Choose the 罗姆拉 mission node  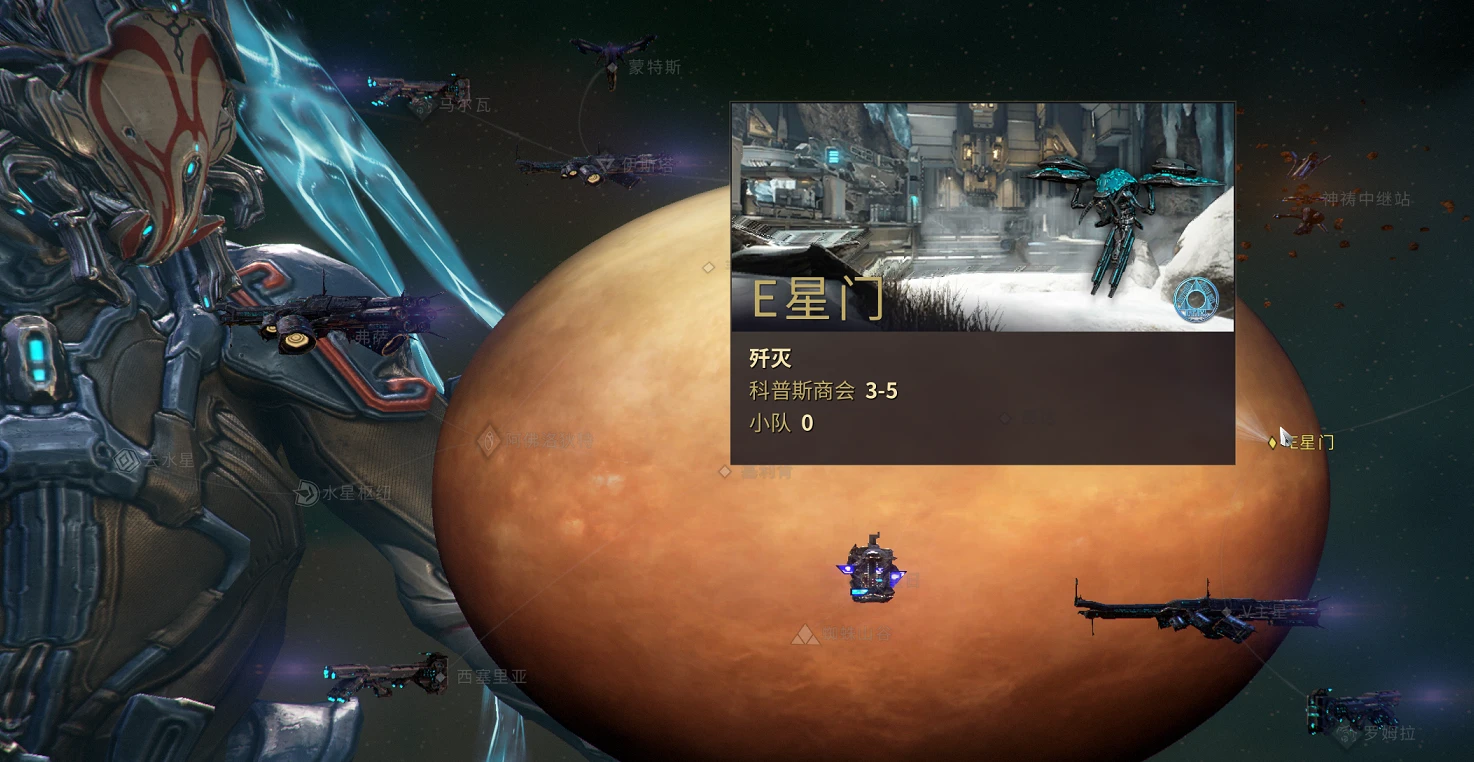point(1345,734)
